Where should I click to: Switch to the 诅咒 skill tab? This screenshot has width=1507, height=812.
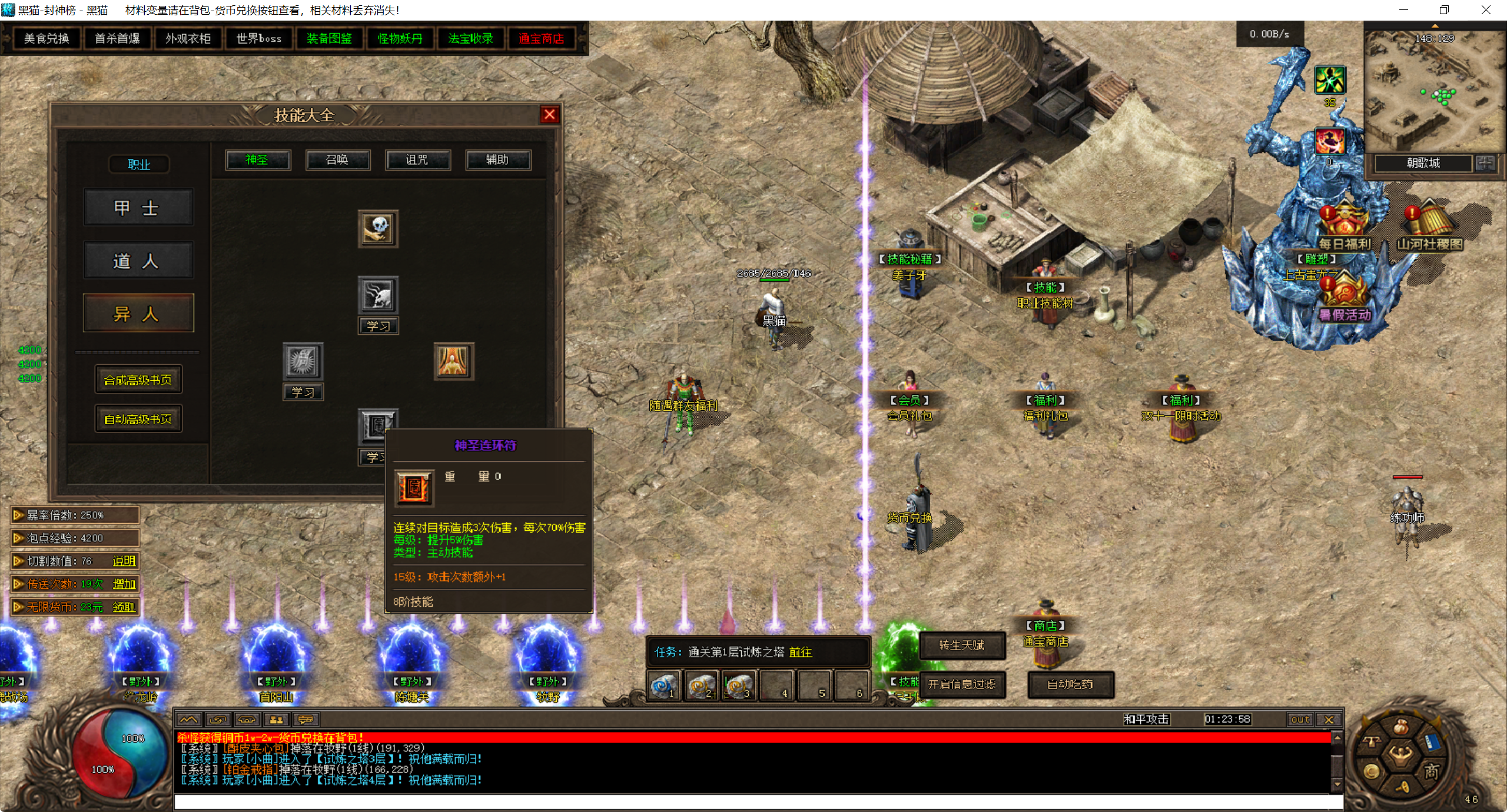click(417, 160)
